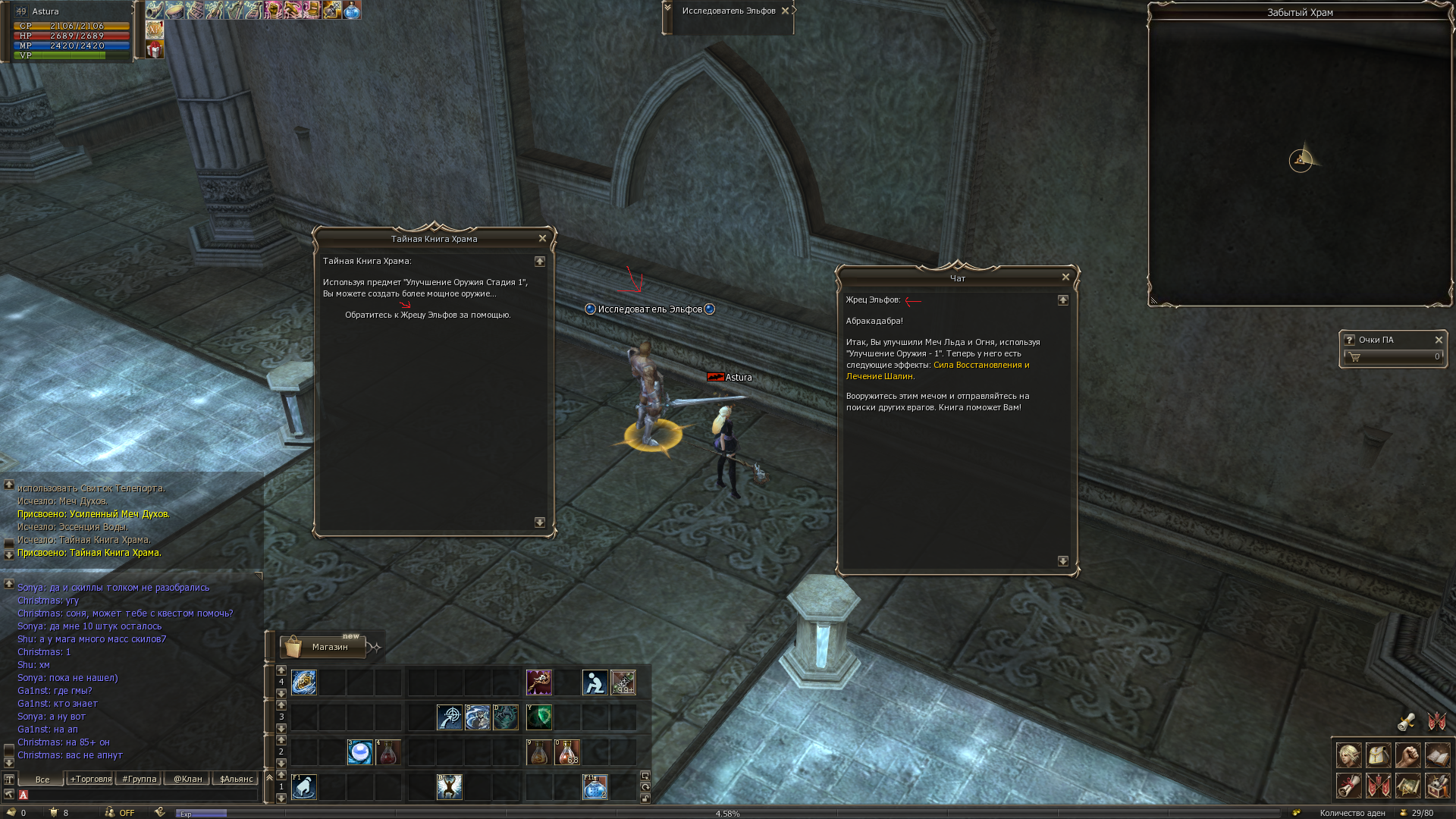Image resolution: width=1456 pixels, height=819 pixels.
Task: Open the map scroll menu icon
Action: 1407,786
